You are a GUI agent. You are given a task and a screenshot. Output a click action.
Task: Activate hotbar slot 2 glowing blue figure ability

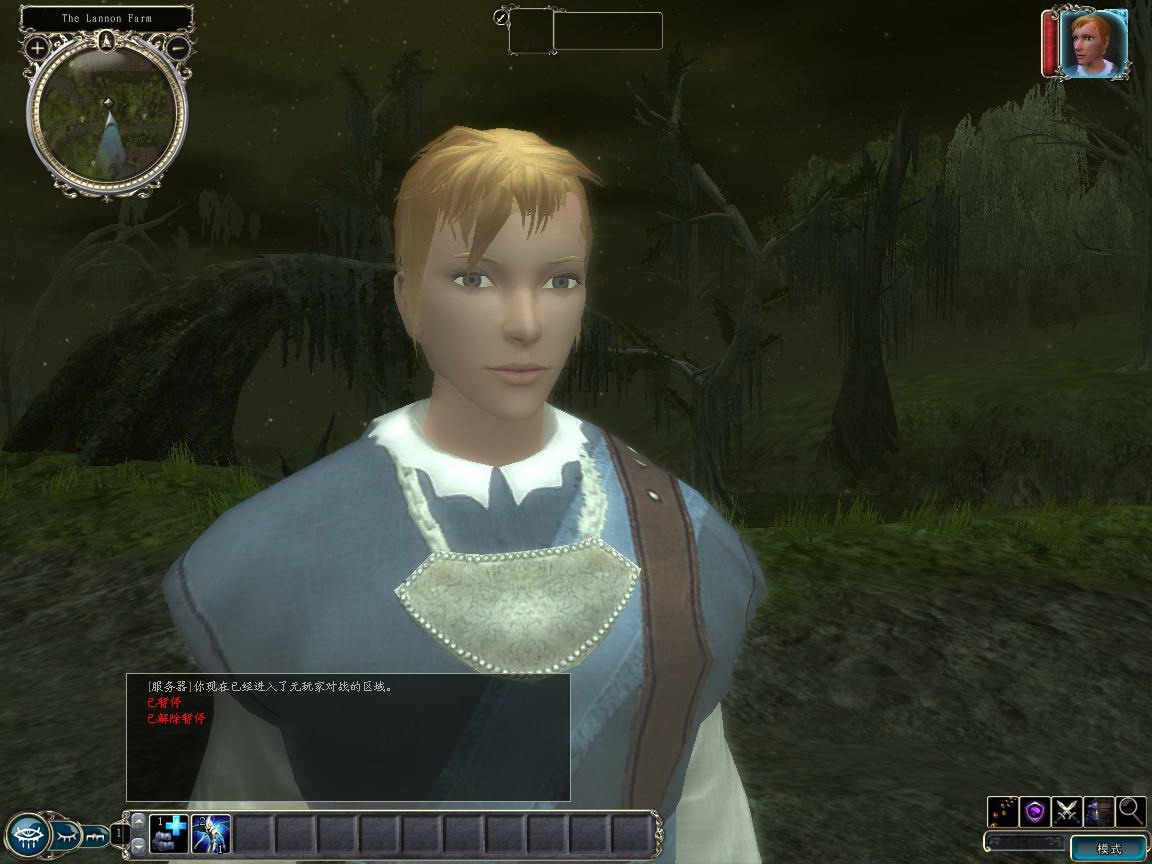211,834
